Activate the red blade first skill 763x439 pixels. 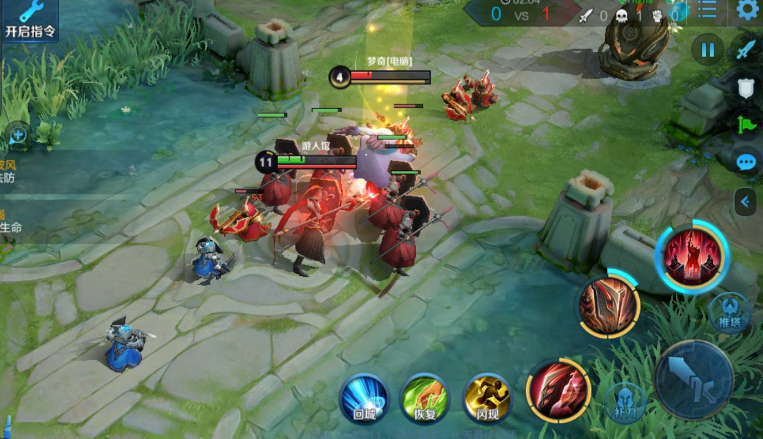tap(558, 388)
